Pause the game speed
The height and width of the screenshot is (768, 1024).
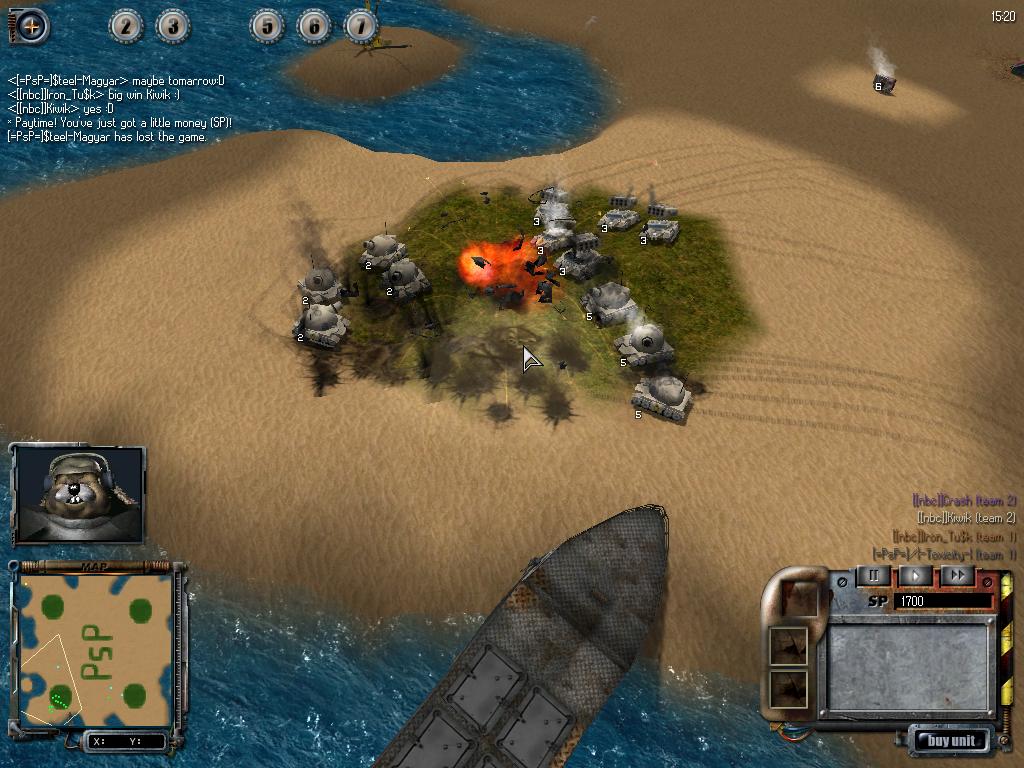[873, 575]
